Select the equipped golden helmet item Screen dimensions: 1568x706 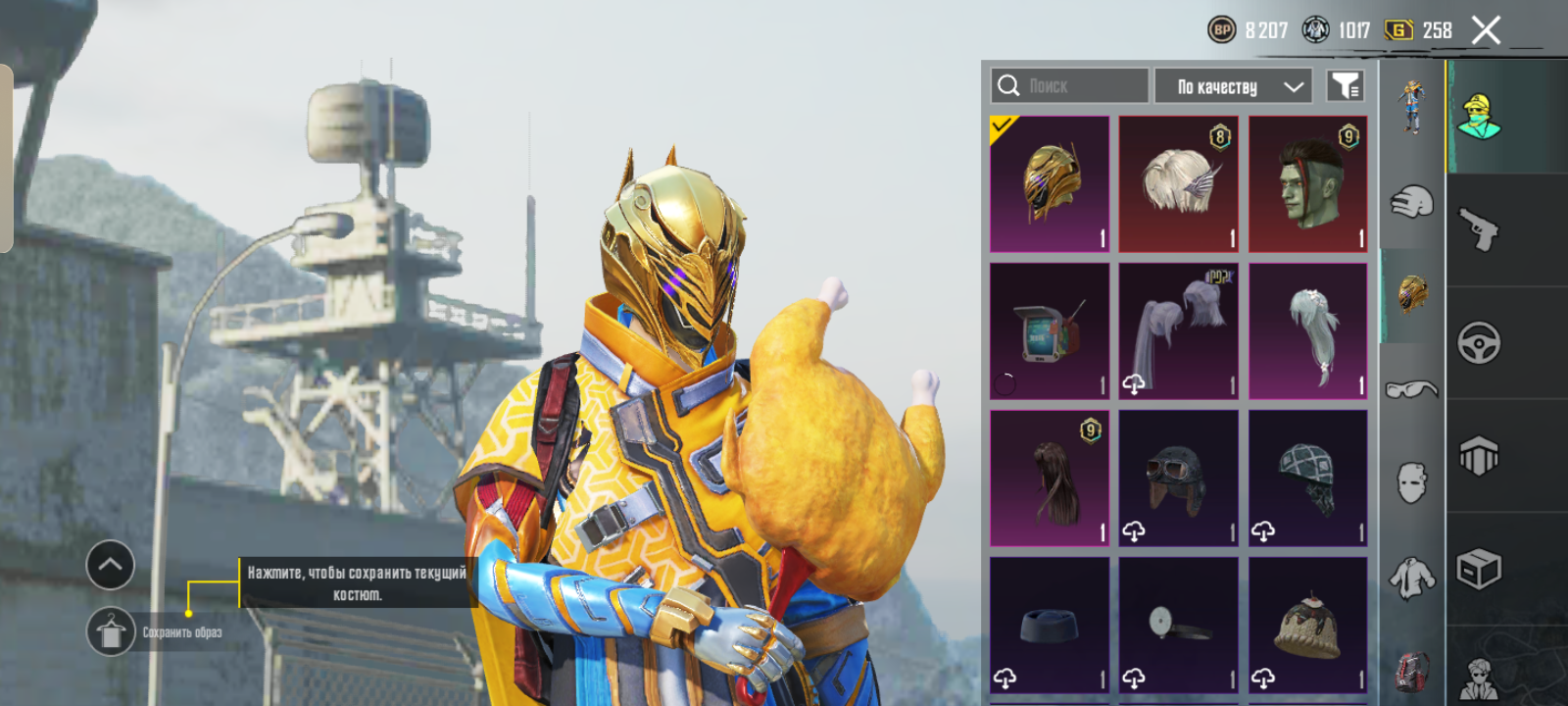point(1050,184)
